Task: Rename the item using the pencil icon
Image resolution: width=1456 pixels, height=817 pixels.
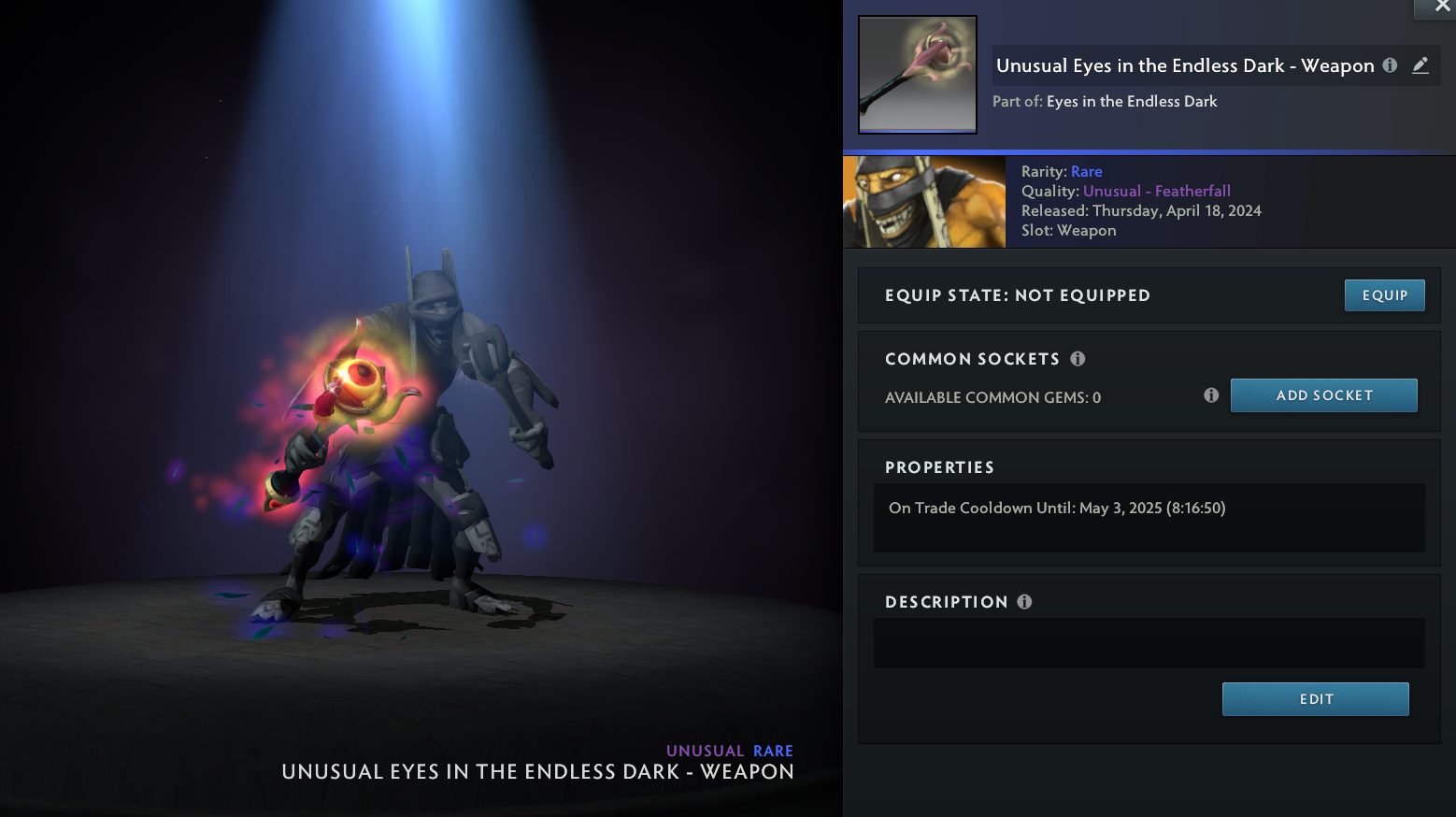Action: pyautogui.click(x=1420, y=65)
